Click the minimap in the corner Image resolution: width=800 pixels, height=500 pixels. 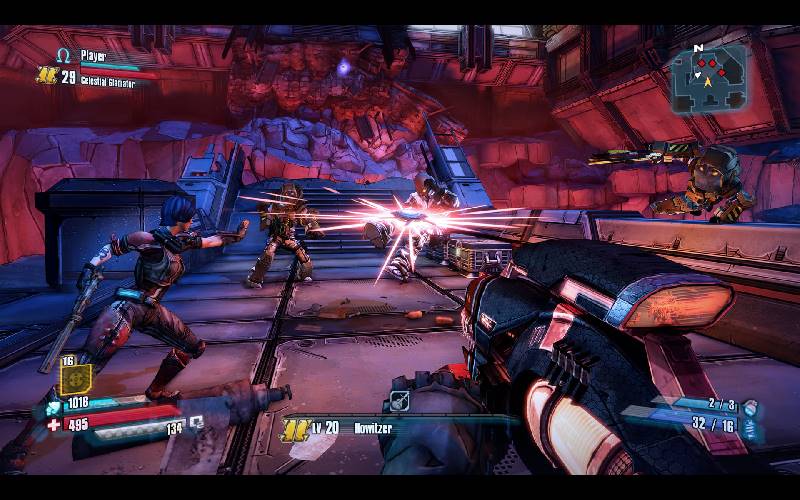(709, 77)
